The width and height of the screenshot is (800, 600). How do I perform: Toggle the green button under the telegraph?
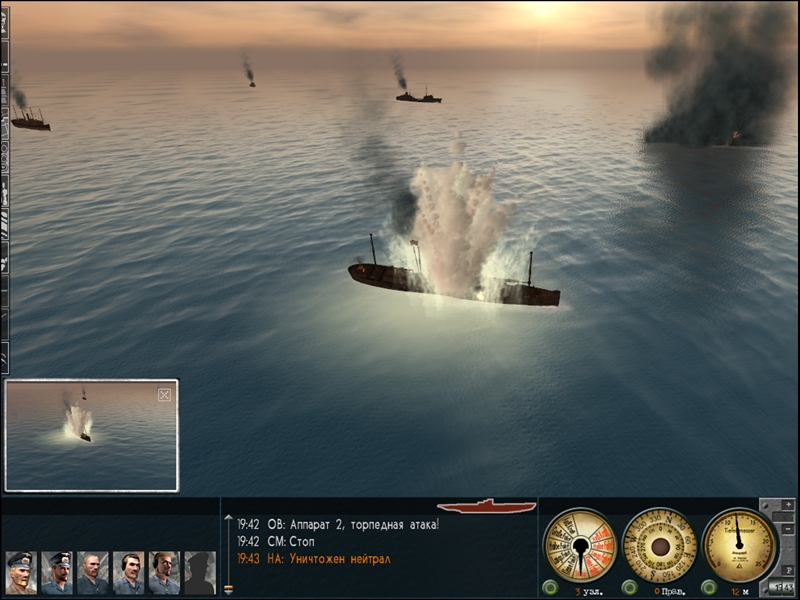click(549, 587)
